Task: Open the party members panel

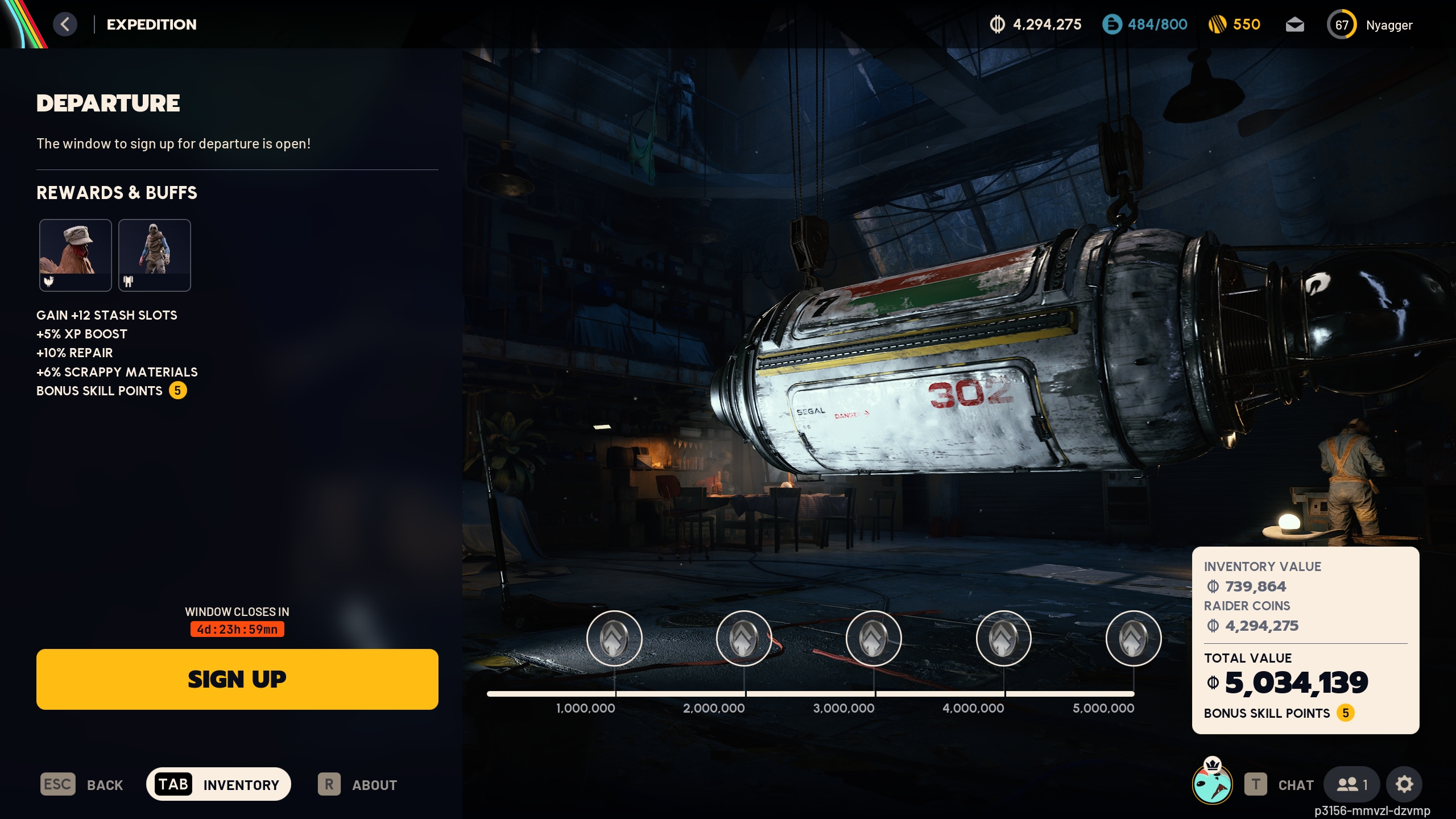Action: (1352, 784)
